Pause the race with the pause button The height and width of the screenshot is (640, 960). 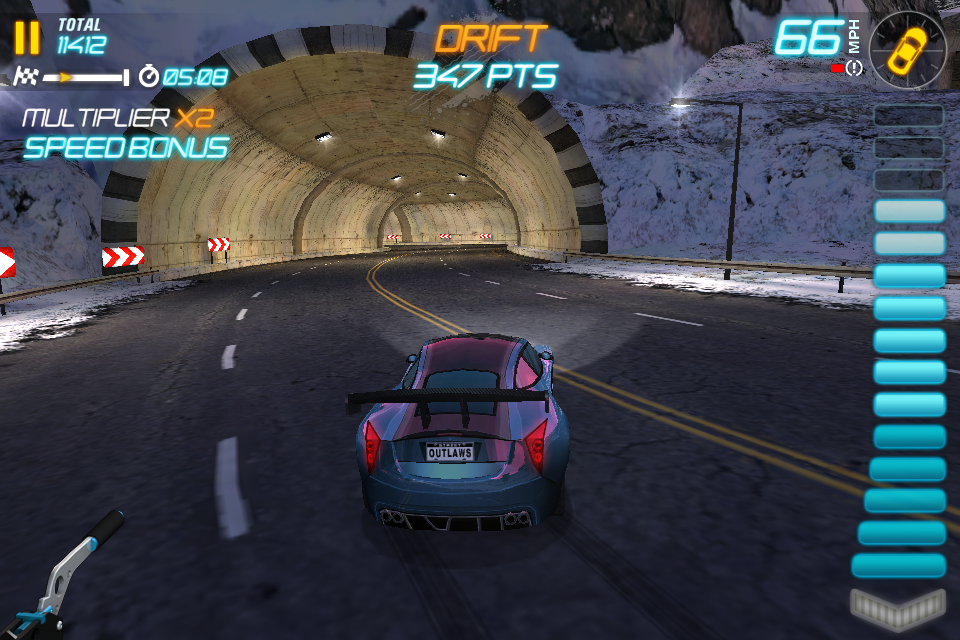[28, 37]
